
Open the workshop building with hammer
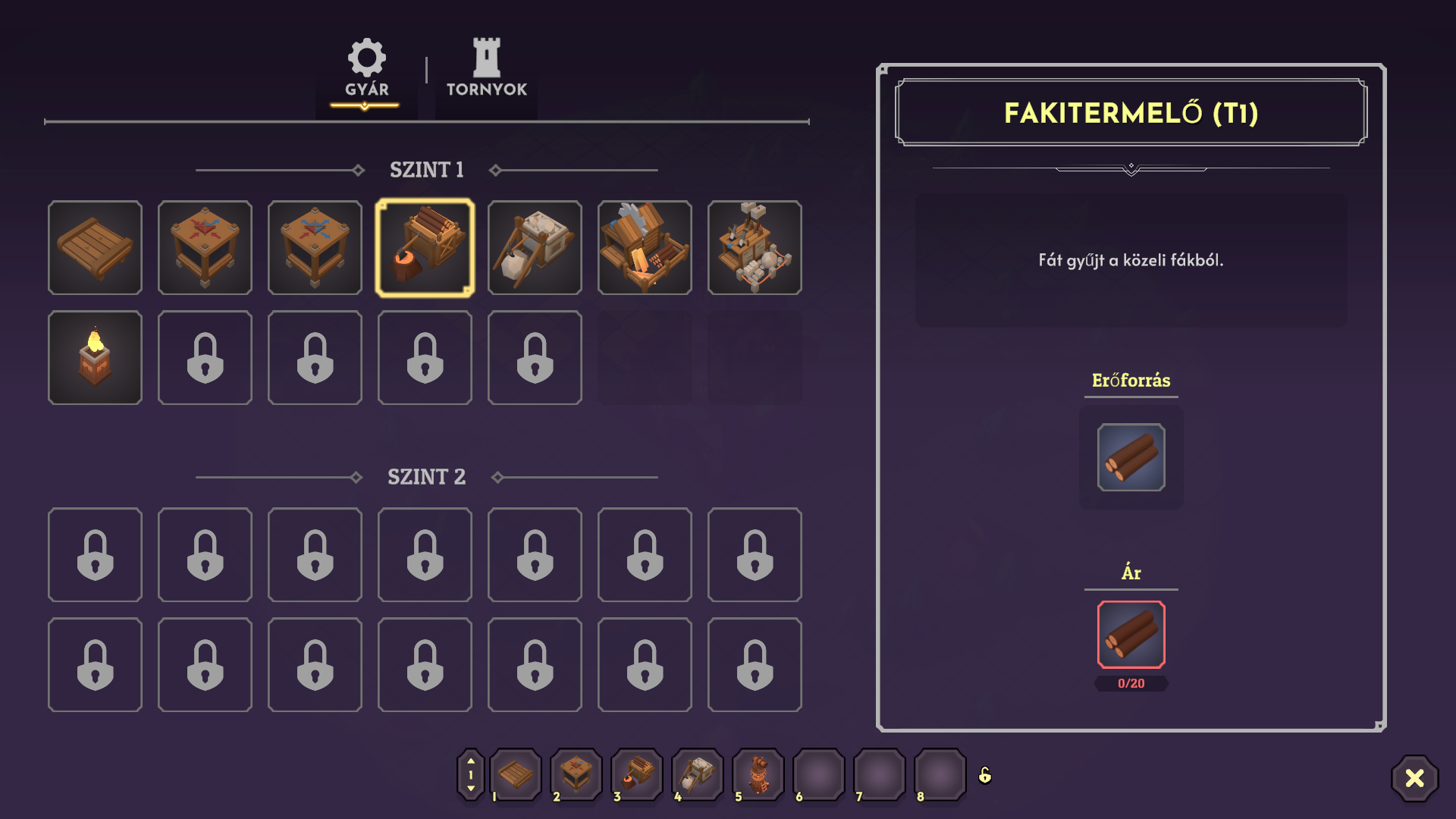coord(755,247)
